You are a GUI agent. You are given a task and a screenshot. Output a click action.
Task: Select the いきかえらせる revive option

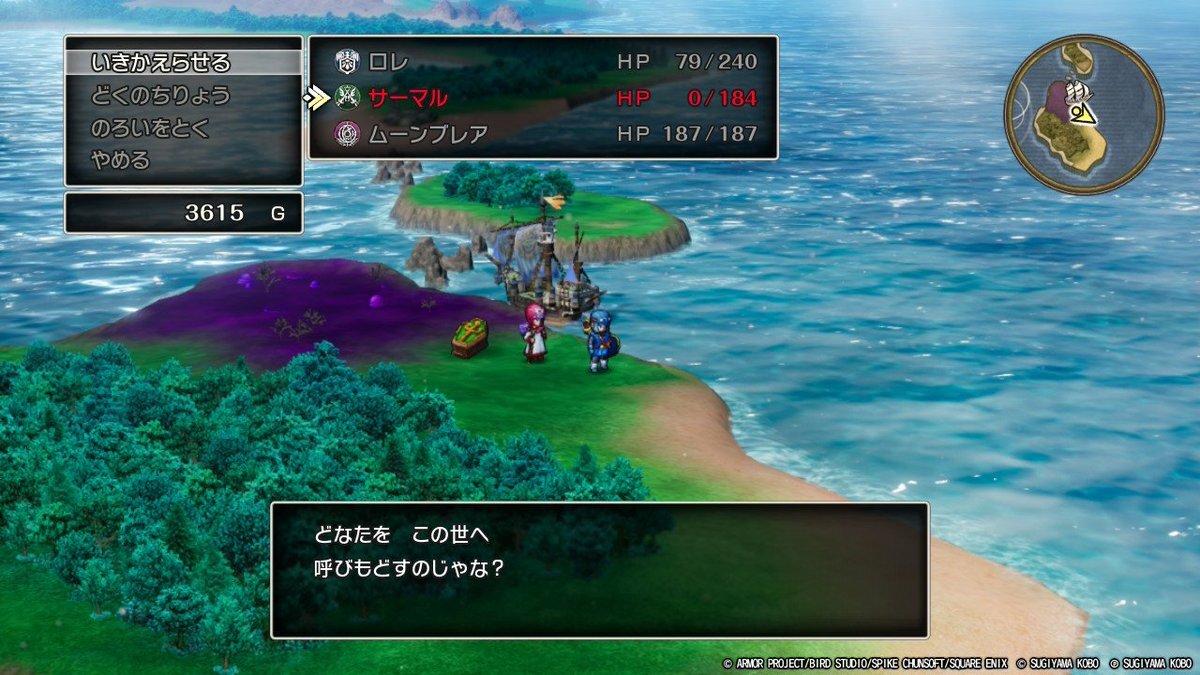(x=160, y=63)
